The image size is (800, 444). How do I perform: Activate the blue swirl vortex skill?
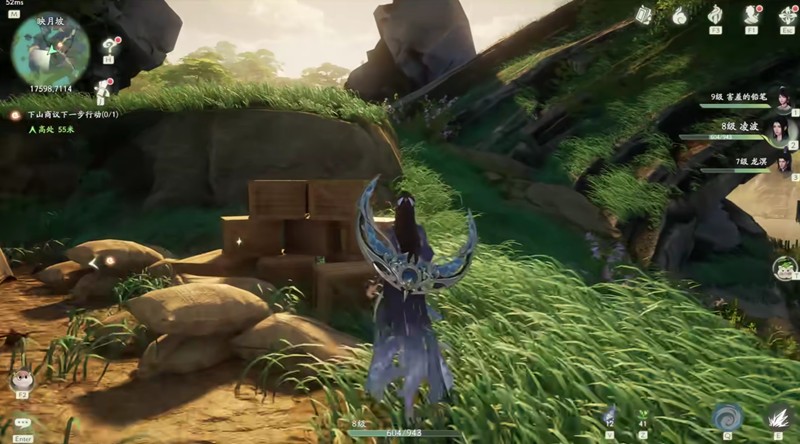(727, 417)
